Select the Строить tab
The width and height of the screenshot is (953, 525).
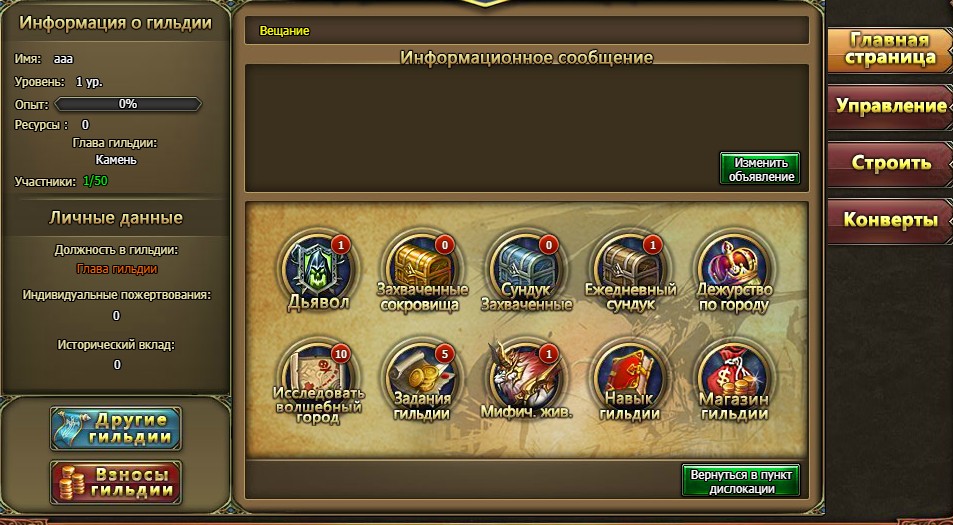click(890, 162)
